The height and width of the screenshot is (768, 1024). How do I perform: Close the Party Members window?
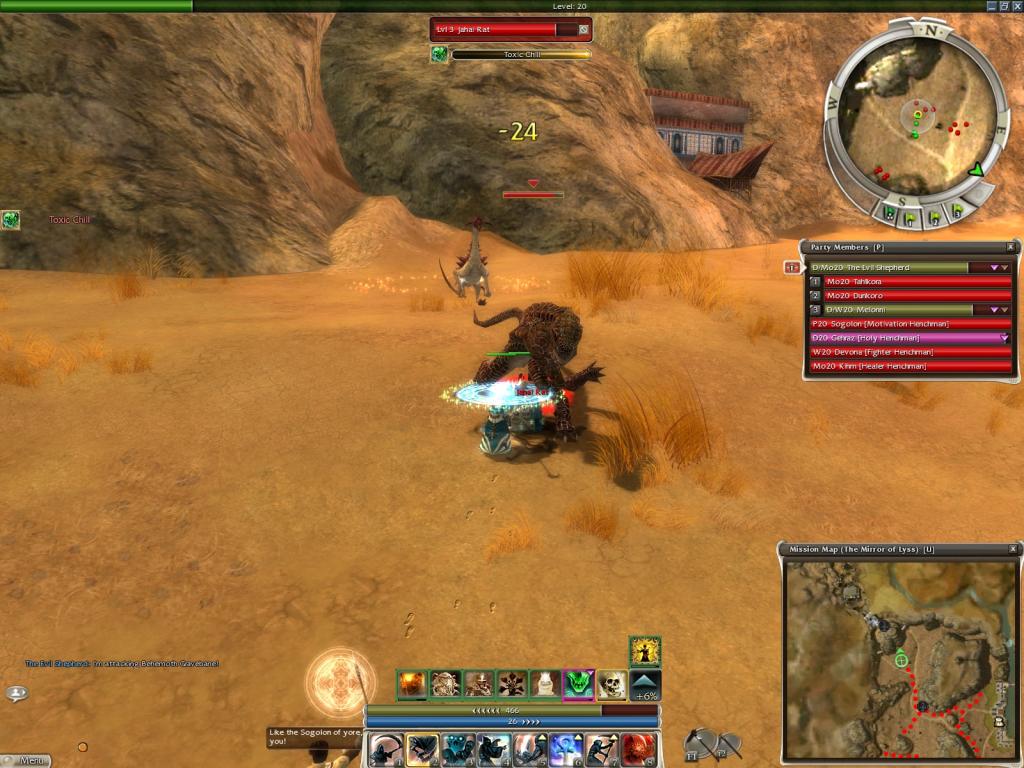[x=1010, y=247]
